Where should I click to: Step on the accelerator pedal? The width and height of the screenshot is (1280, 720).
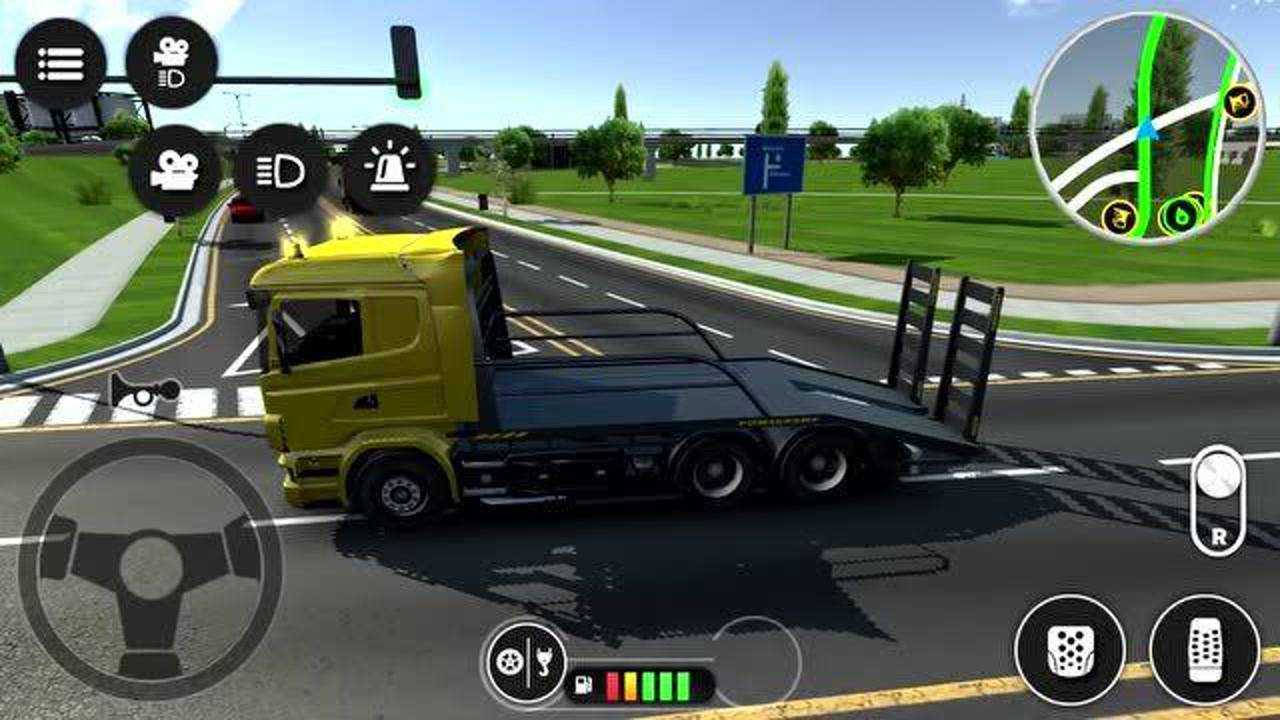(x=1204, y=650)
